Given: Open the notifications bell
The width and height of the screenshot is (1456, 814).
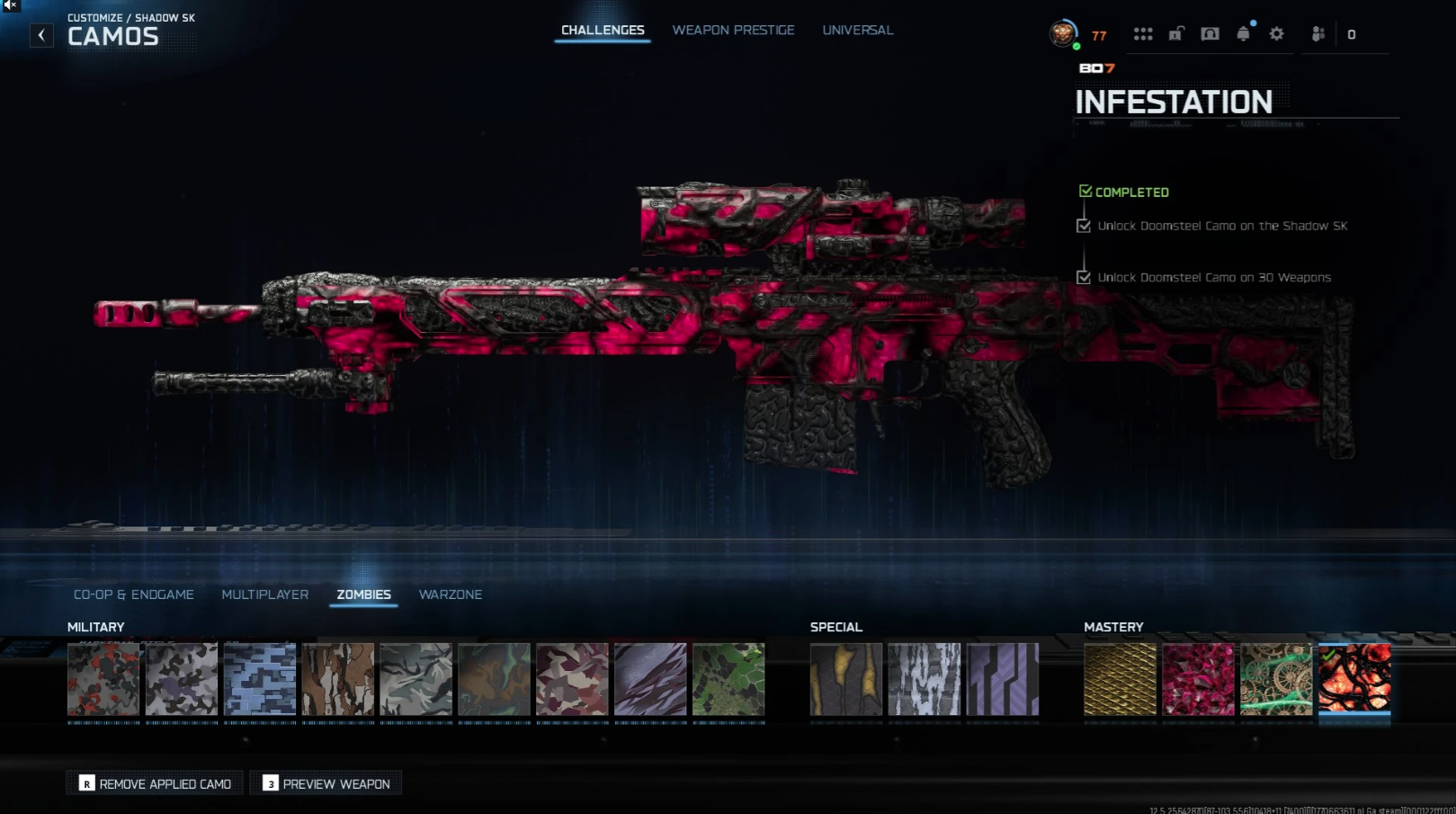Looking at the screenshot, I should coord(1243,34).
